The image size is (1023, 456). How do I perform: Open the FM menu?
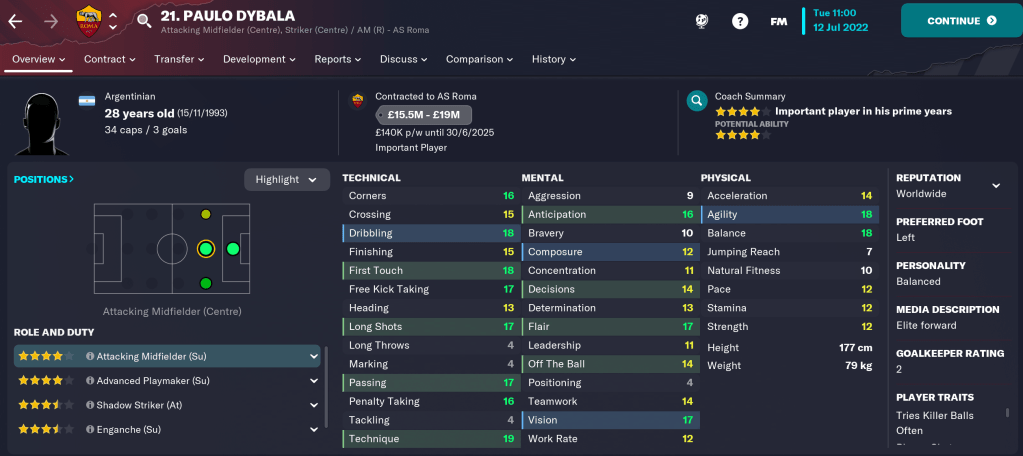point(778,20)
